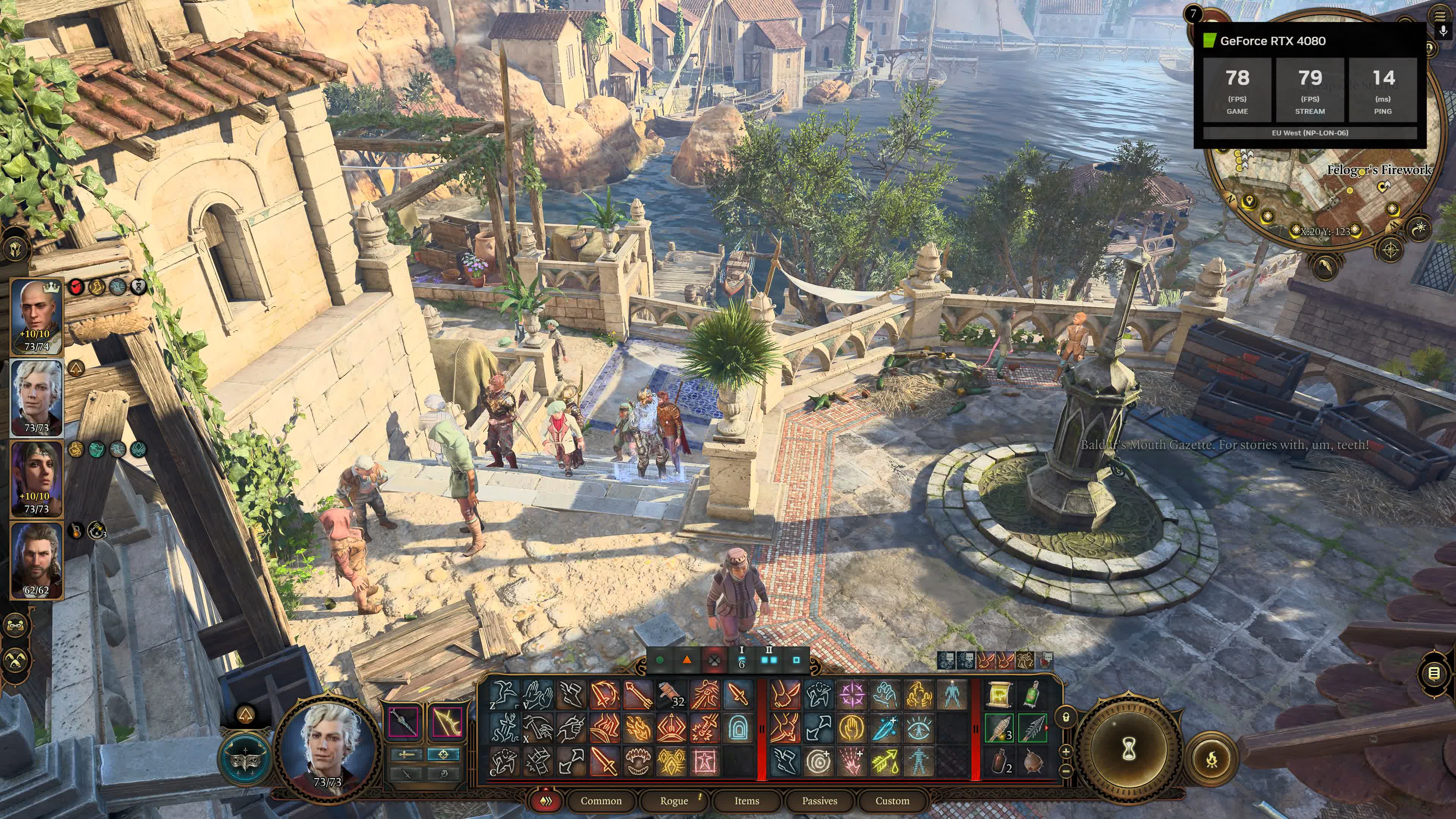Switch to the Common hotbar tab
The image size is (1456, 819).
(x=600, y=800)
